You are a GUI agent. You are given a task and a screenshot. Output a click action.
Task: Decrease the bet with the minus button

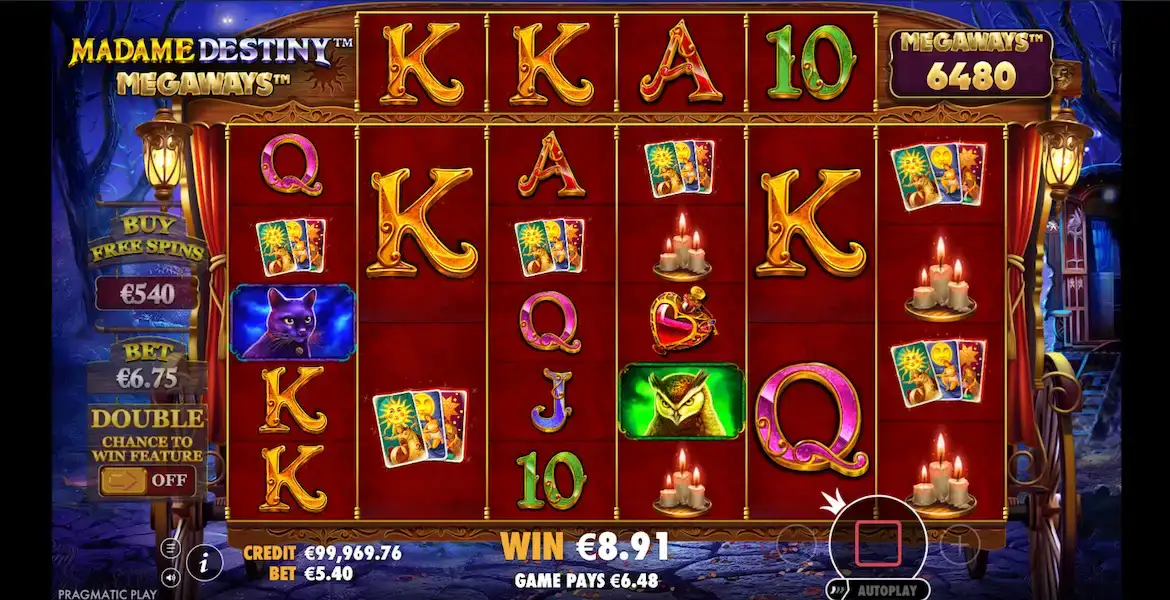[x=797, y=542]
